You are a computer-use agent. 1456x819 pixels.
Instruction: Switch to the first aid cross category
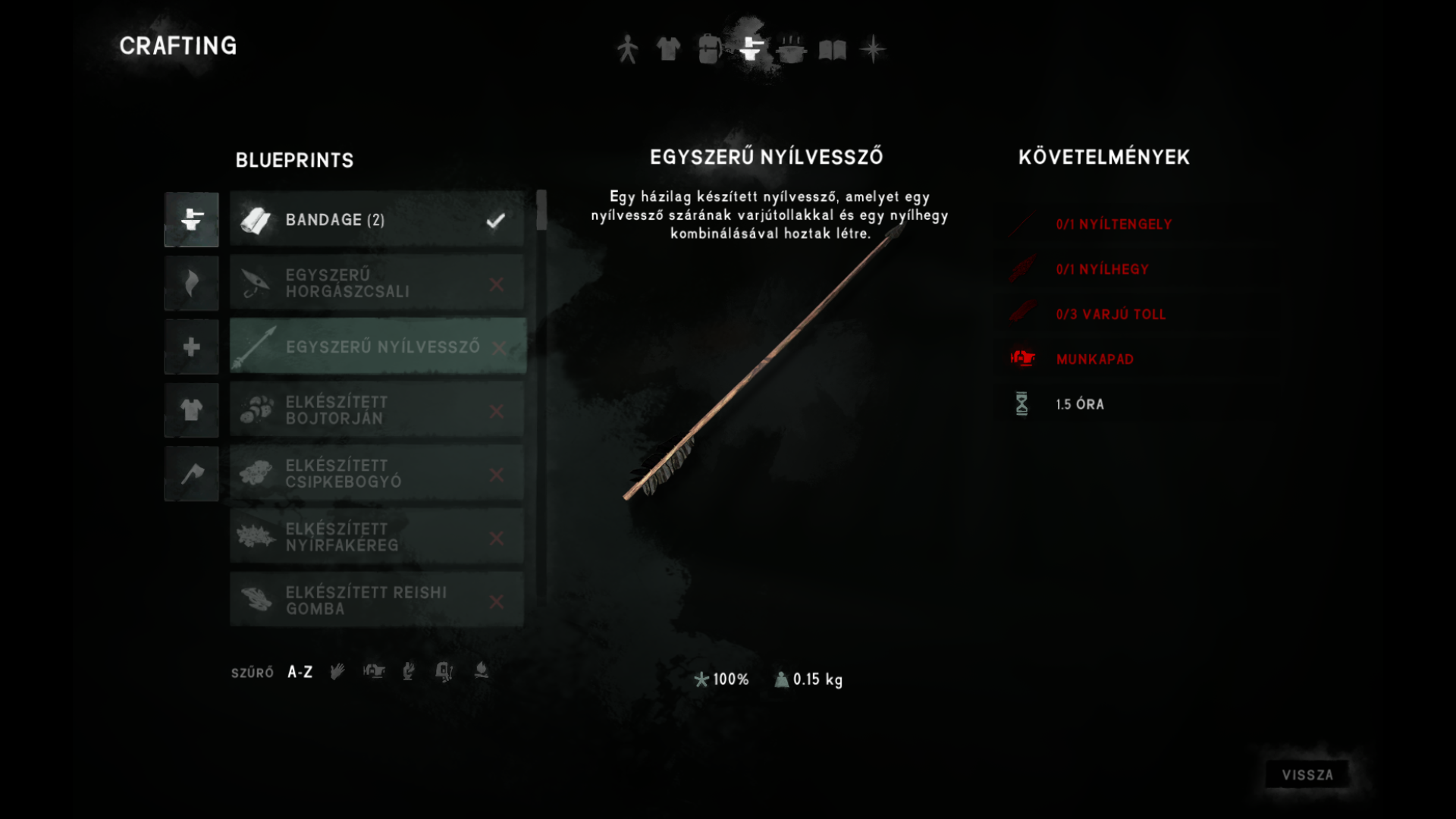191,347
